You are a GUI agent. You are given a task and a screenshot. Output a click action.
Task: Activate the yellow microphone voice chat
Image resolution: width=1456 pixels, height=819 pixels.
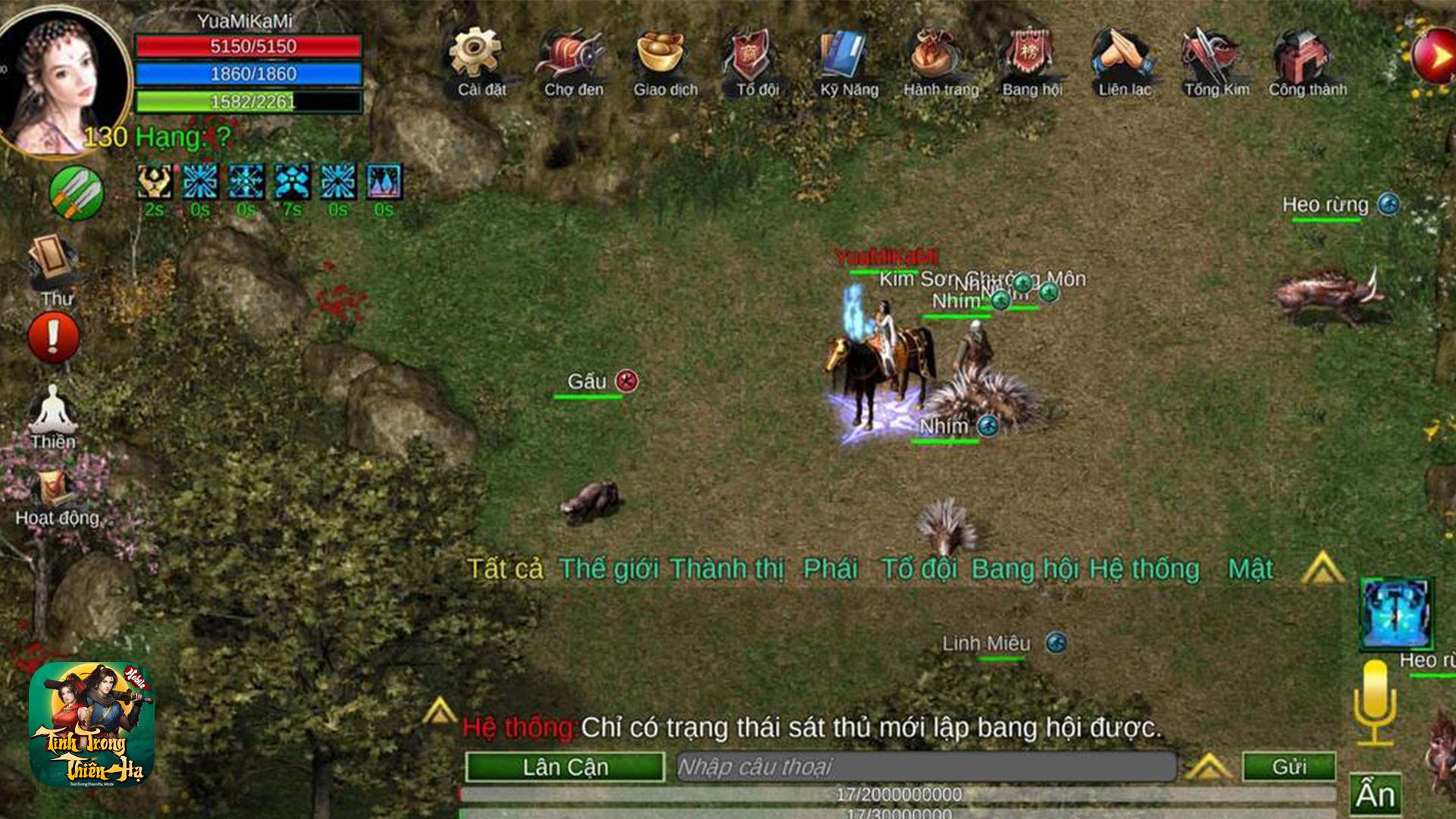tap(1374, 701)
